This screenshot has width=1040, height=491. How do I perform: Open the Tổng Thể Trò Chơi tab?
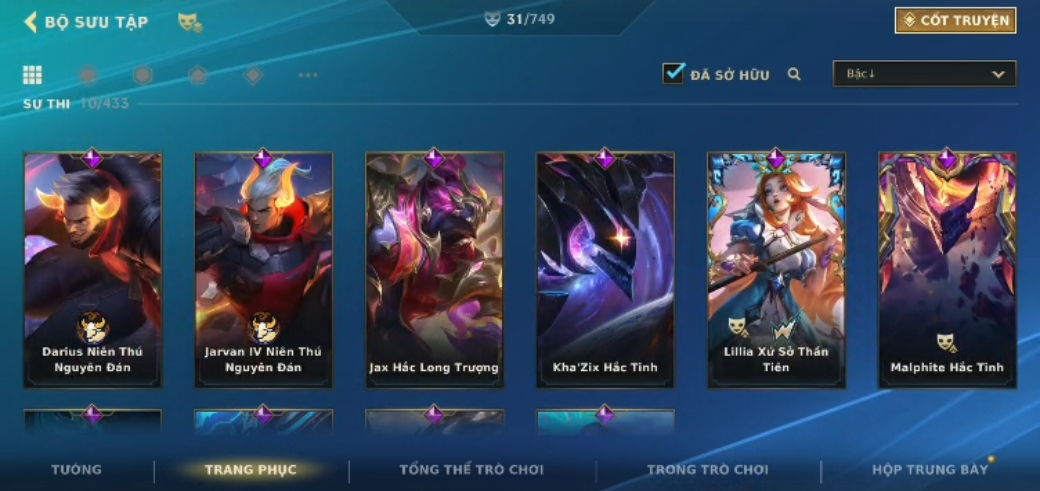(x=471, y=470)
